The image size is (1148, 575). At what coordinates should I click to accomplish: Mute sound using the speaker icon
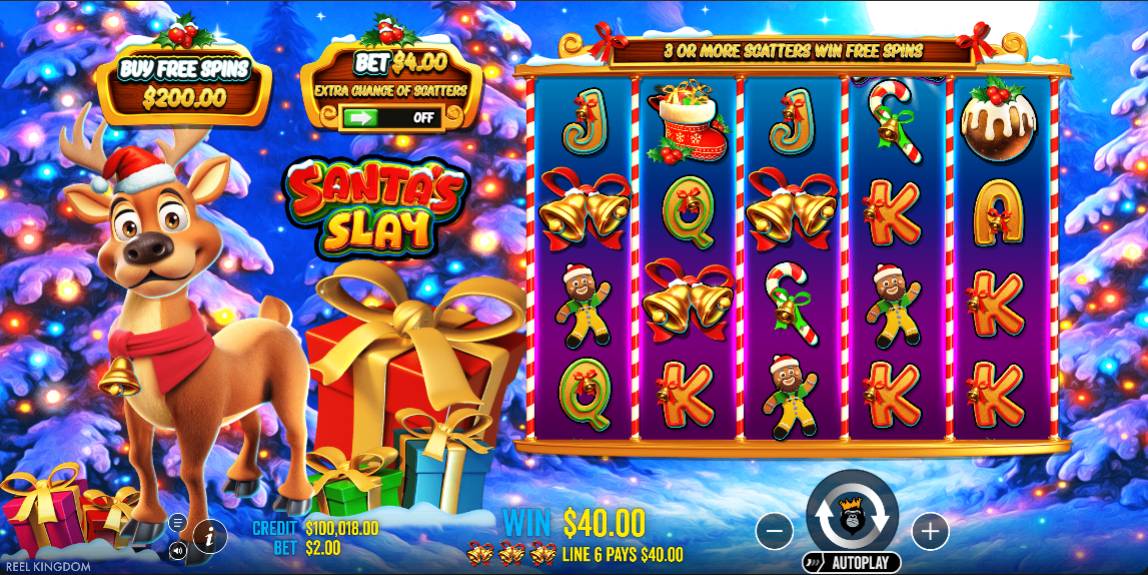point(178,549)
